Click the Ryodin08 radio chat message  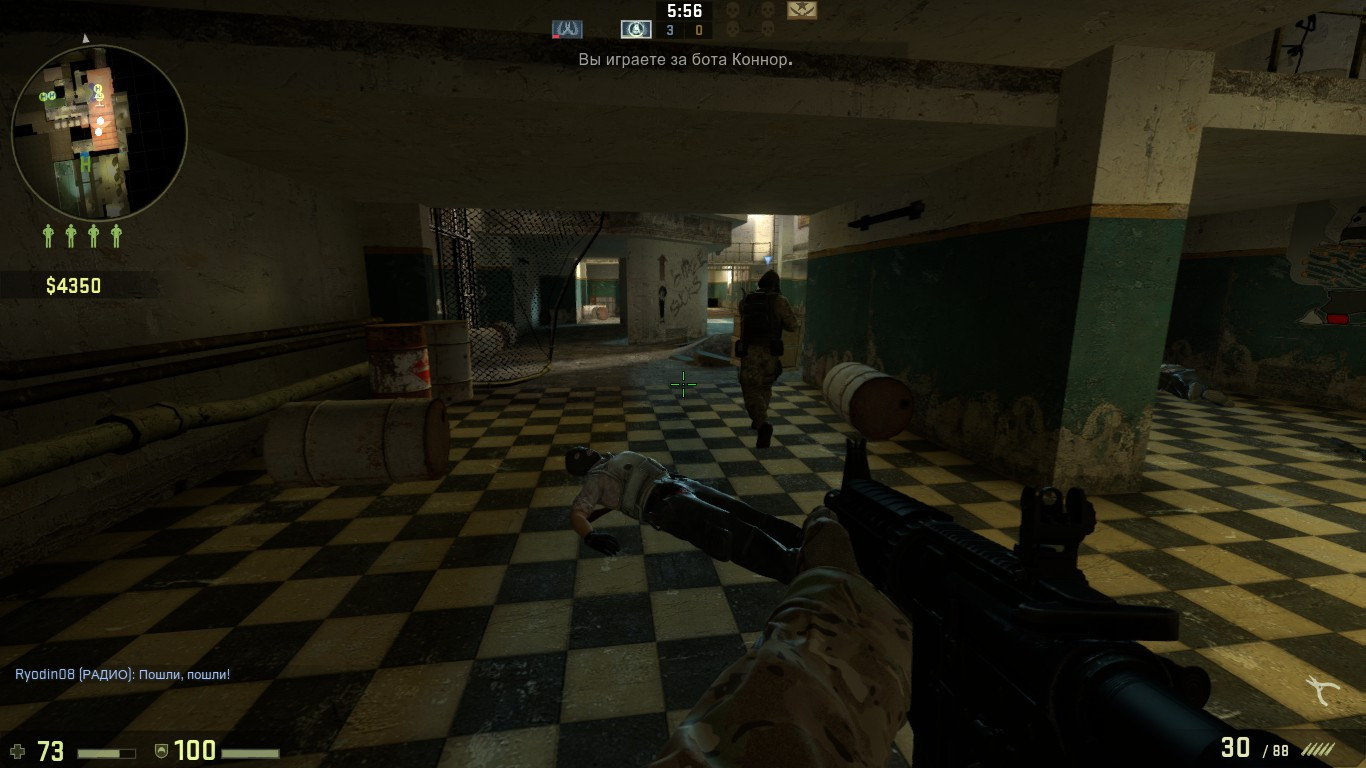pyautogui.click(x=120, y=673)
